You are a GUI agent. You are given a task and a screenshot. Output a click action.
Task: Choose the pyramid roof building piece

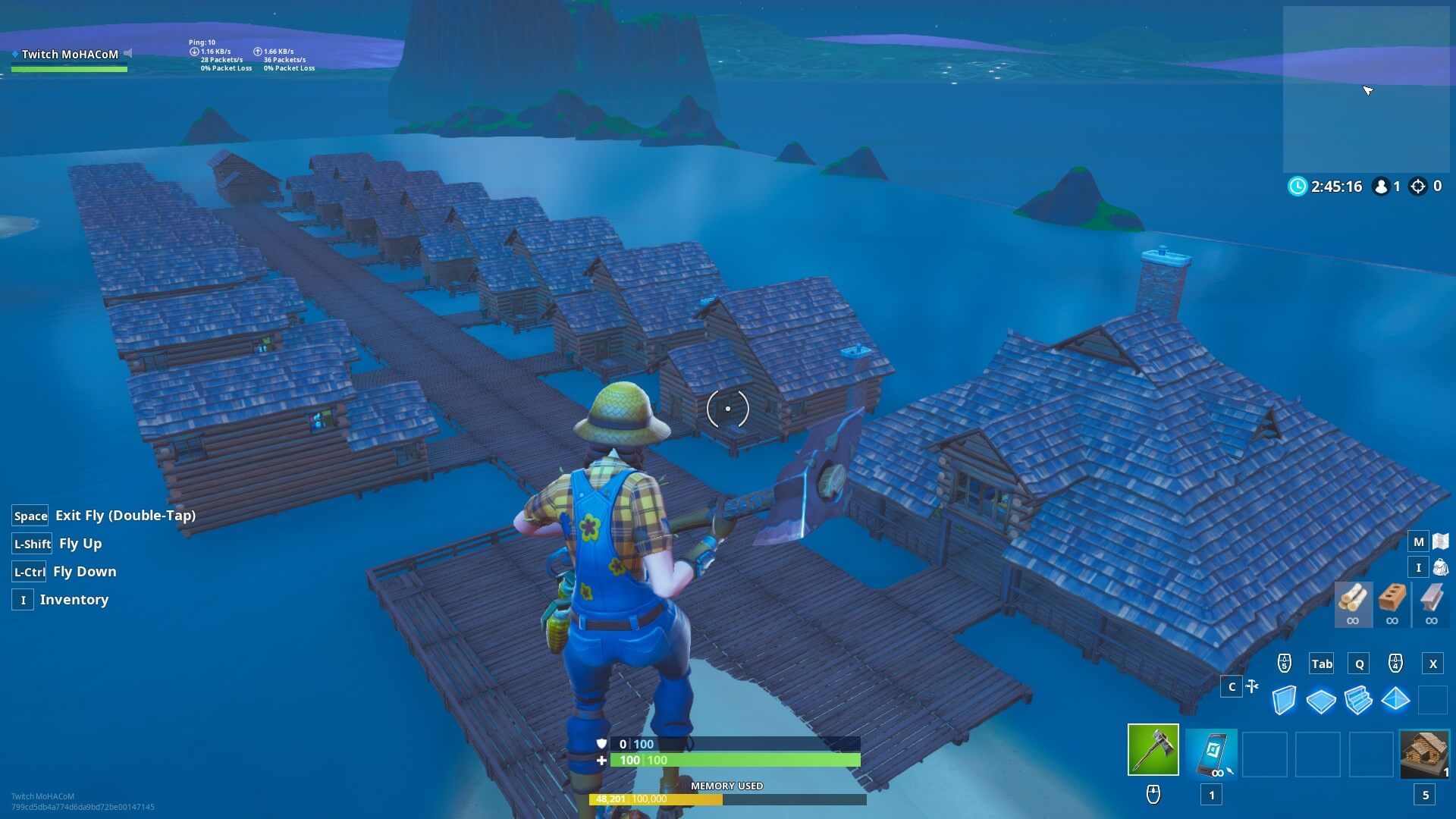1395,699
